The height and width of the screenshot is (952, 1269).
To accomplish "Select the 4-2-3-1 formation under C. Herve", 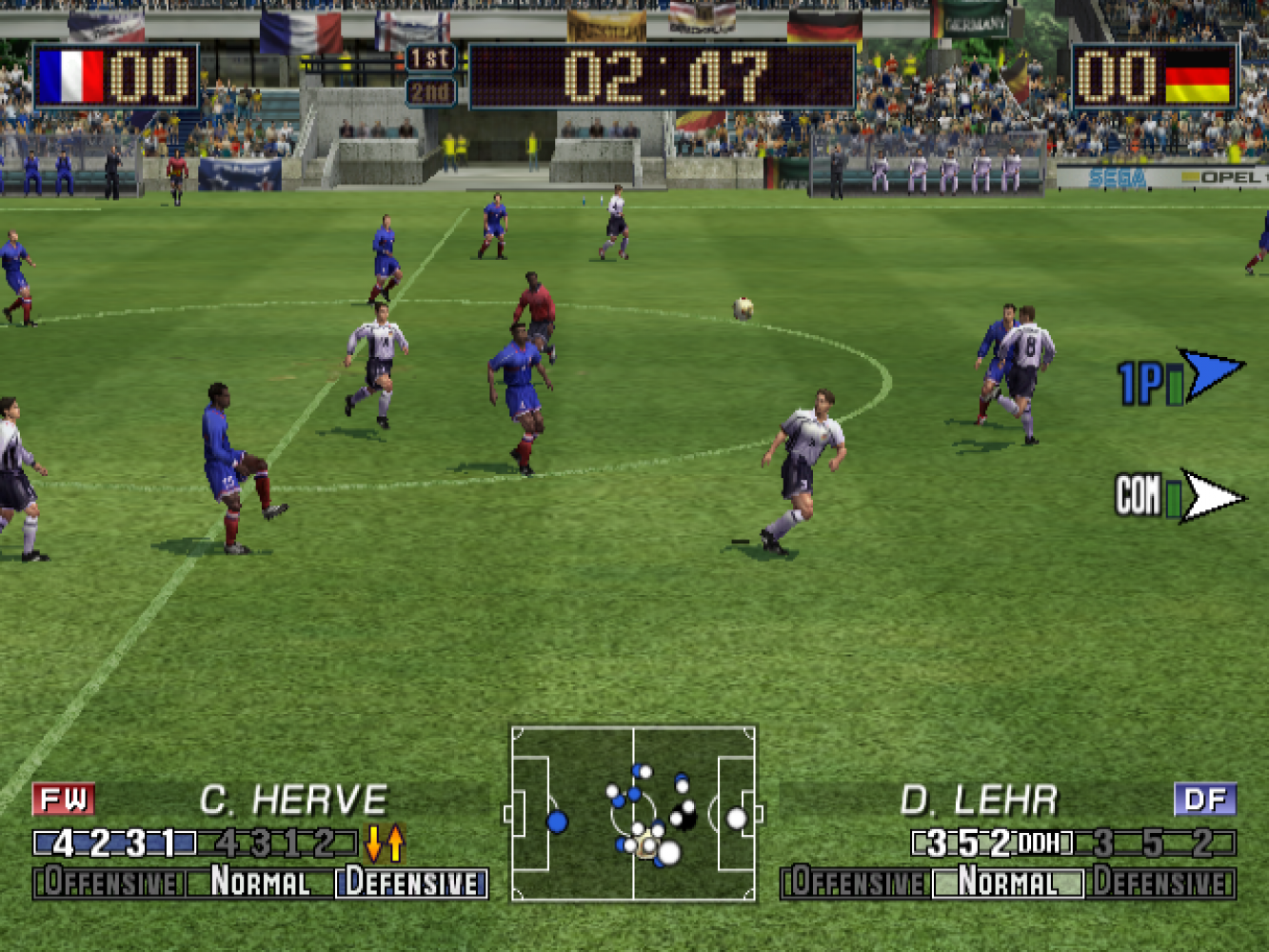I will click(114, 843).
